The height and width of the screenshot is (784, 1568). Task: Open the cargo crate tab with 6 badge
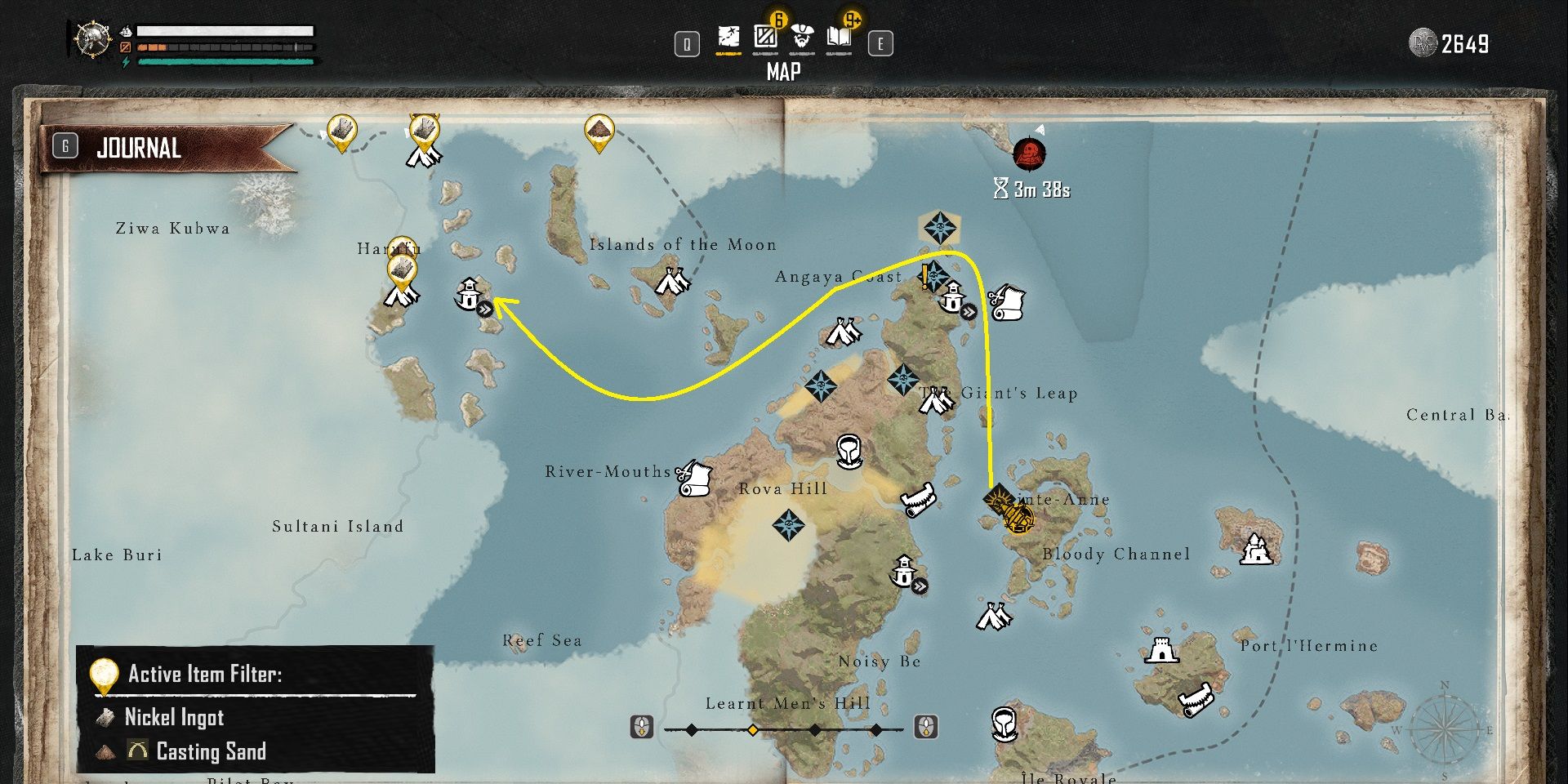[765, 38]
